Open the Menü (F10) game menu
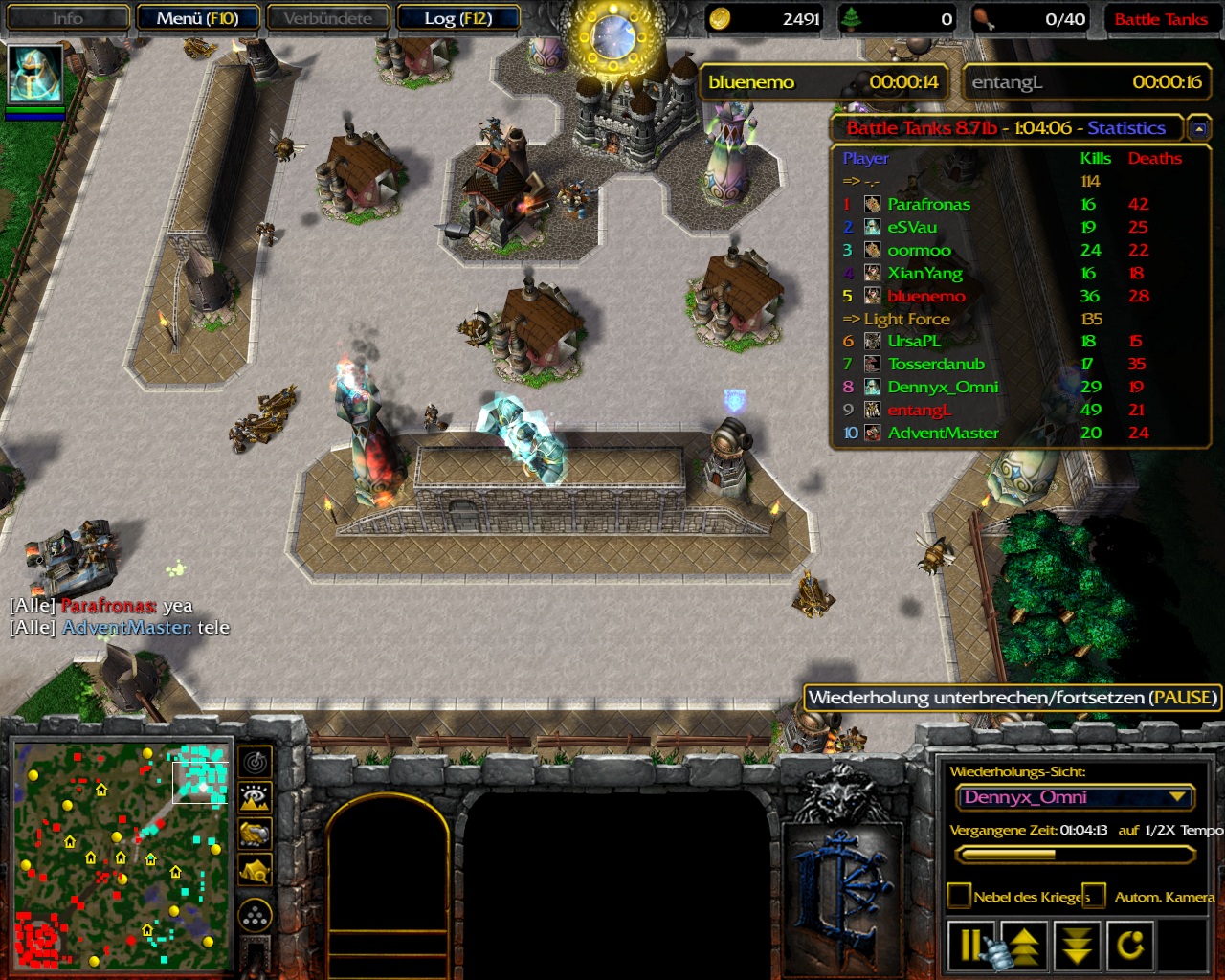Image resolution: width=1225 pixels, height=980 pixels. (x=198, y=18)
